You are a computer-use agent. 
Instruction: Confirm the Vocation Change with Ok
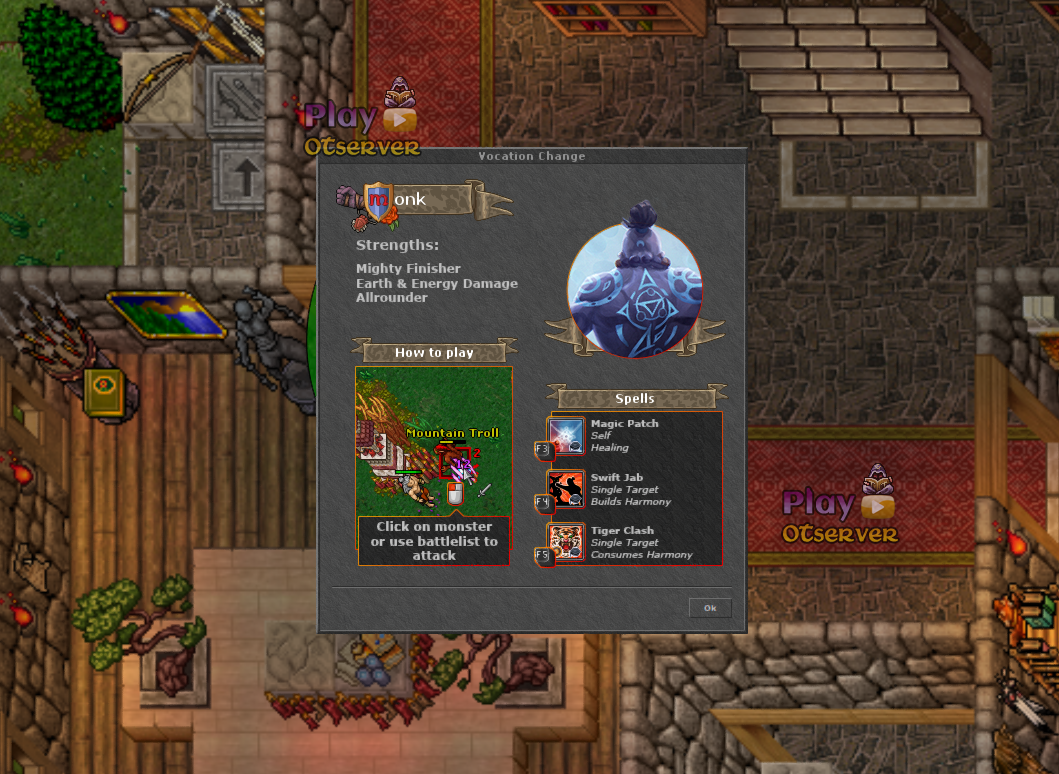click(710, 608)
